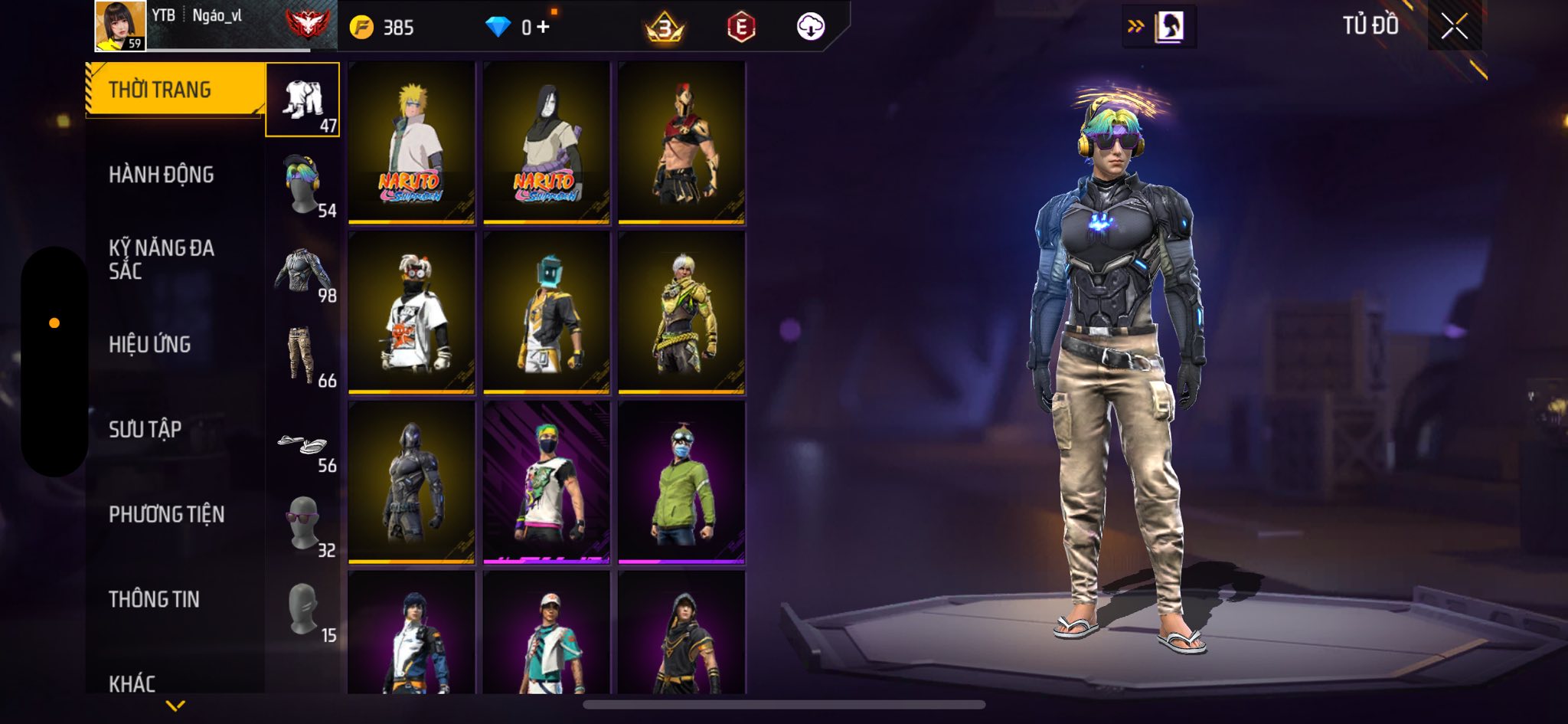Open the player profile avatar

[x=120, y=26]
